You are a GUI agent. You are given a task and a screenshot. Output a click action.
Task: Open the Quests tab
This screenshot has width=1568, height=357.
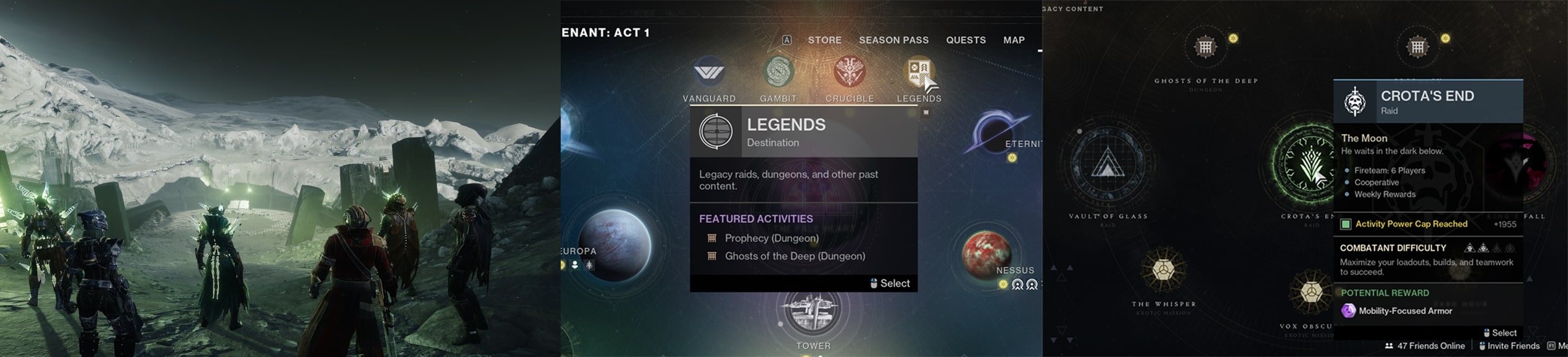965,40
